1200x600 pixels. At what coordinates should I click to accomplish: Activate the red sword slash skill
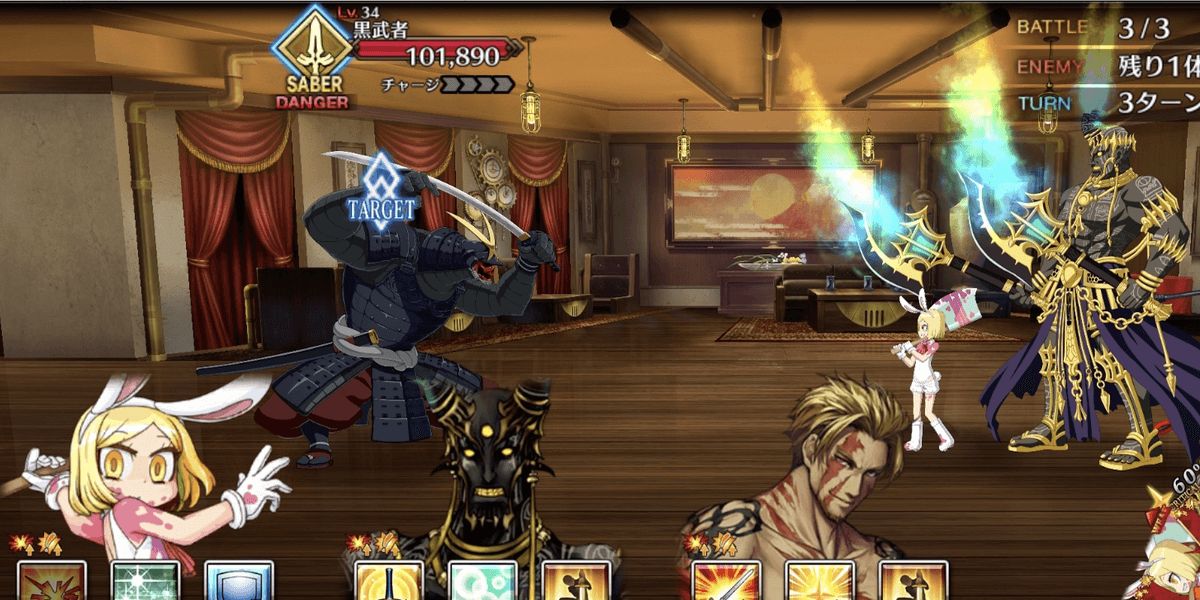(x=725, y=582)
